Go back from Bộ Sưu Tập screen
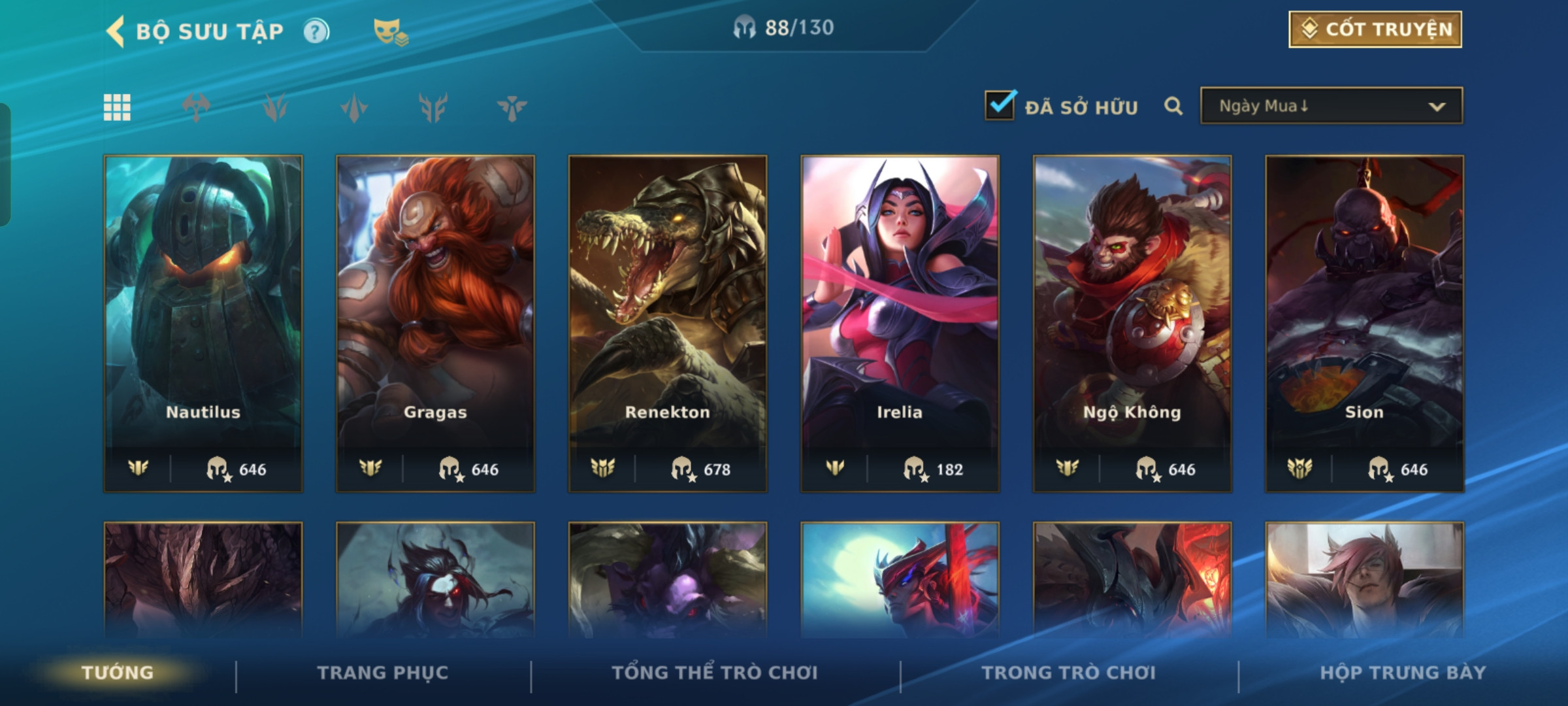Screen dimensions: 1568x706 tap(116, 31)
